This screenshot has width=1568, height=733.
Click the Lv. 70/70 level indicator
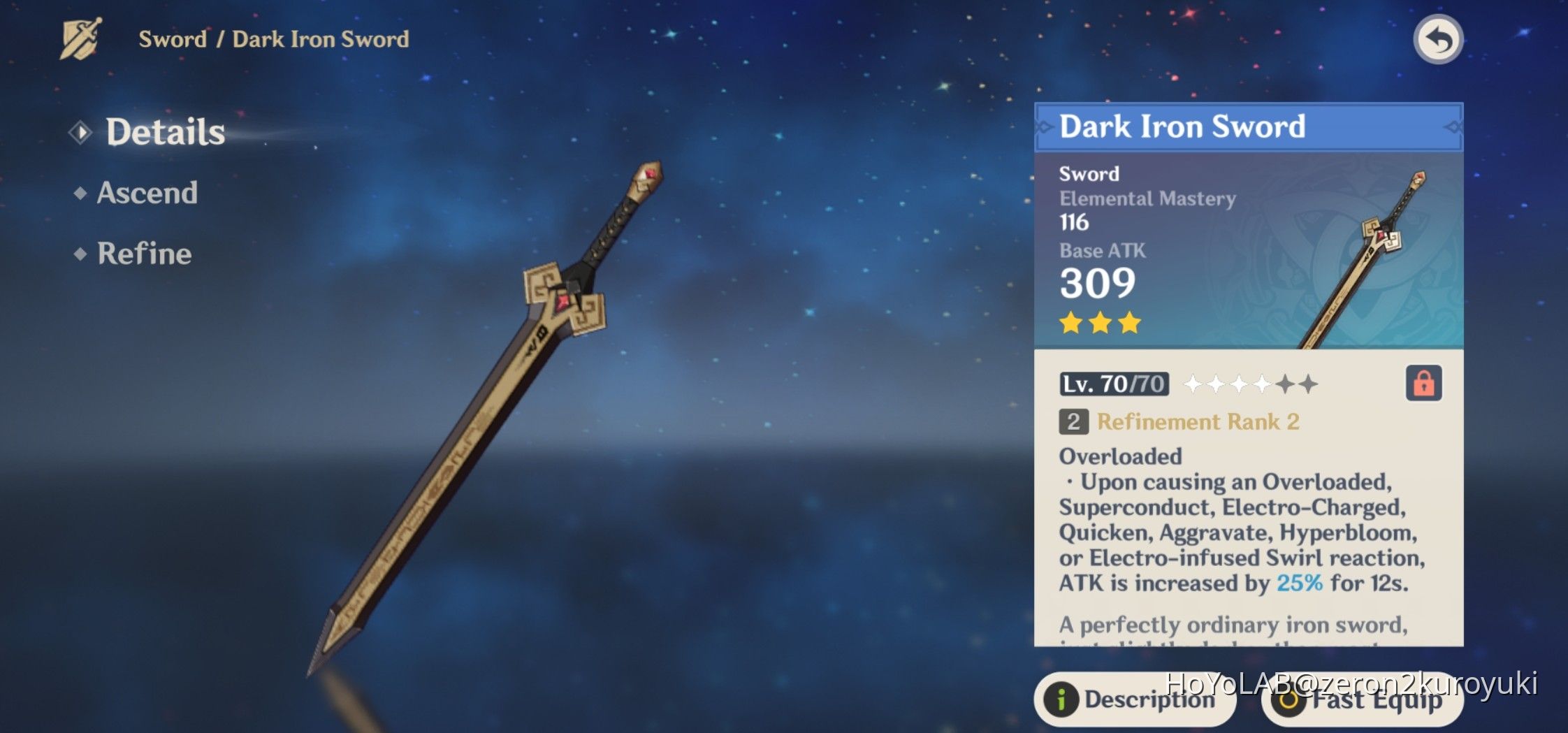coord(1114,385)
